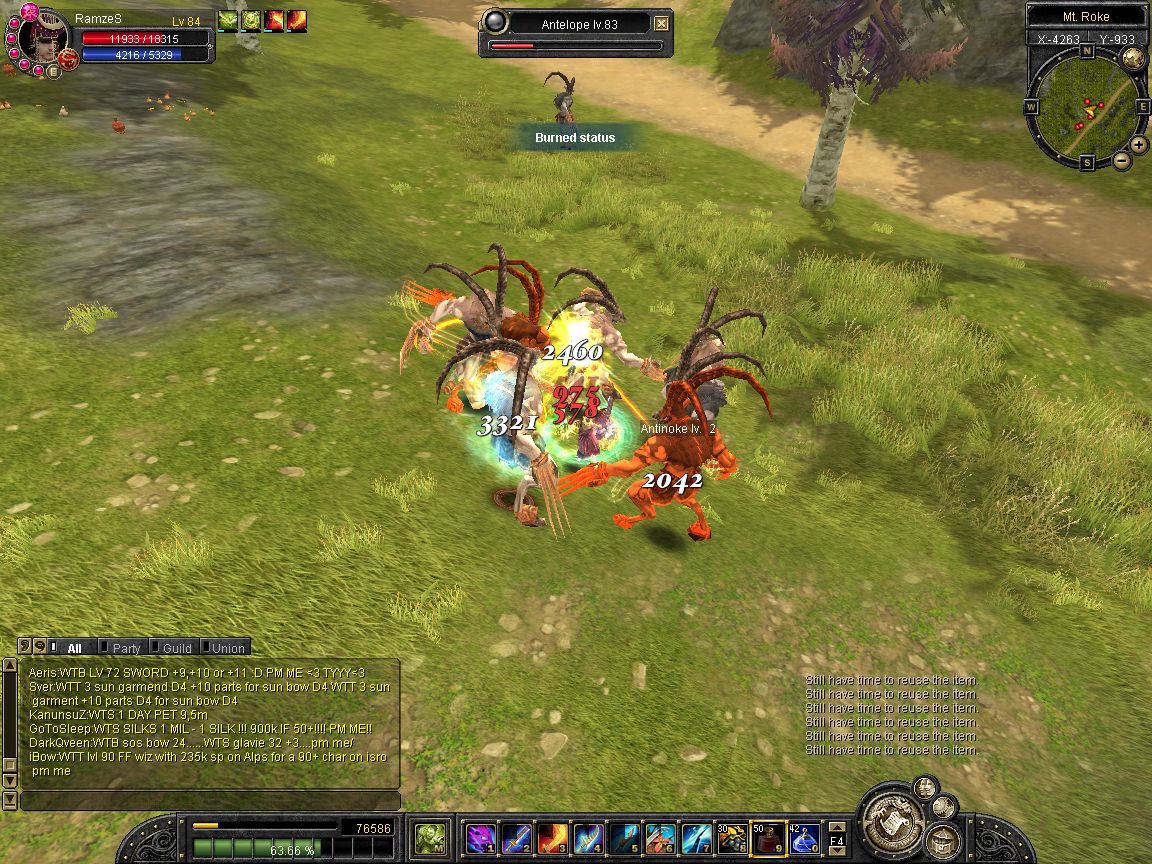
Task: Click the green M pet icon
Action: click(x=431, y=836)
